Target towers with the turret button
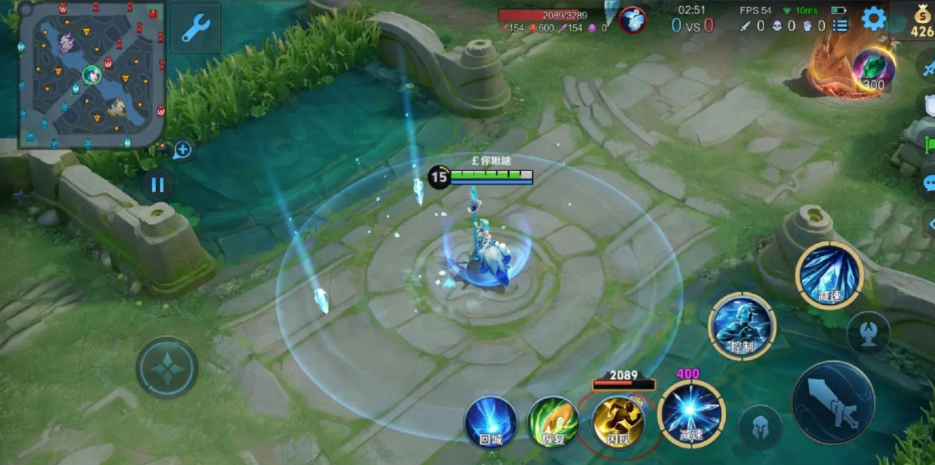Viewport: 935px width, 465px height. click(868, 334)
